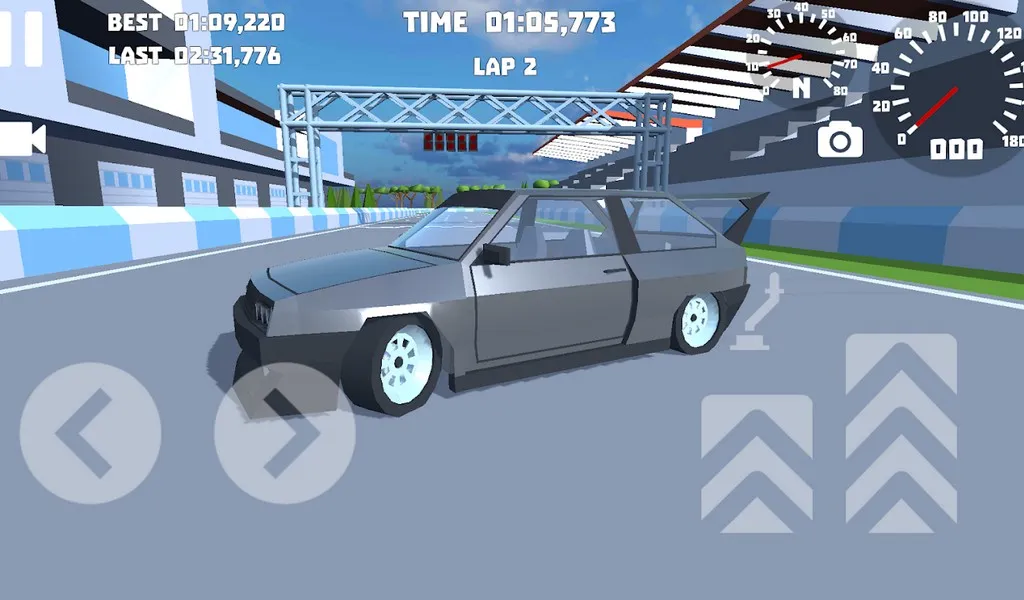The width and height of the screenshot is (1024, 600).
Task: Pause the race
Action: (22, 38)
